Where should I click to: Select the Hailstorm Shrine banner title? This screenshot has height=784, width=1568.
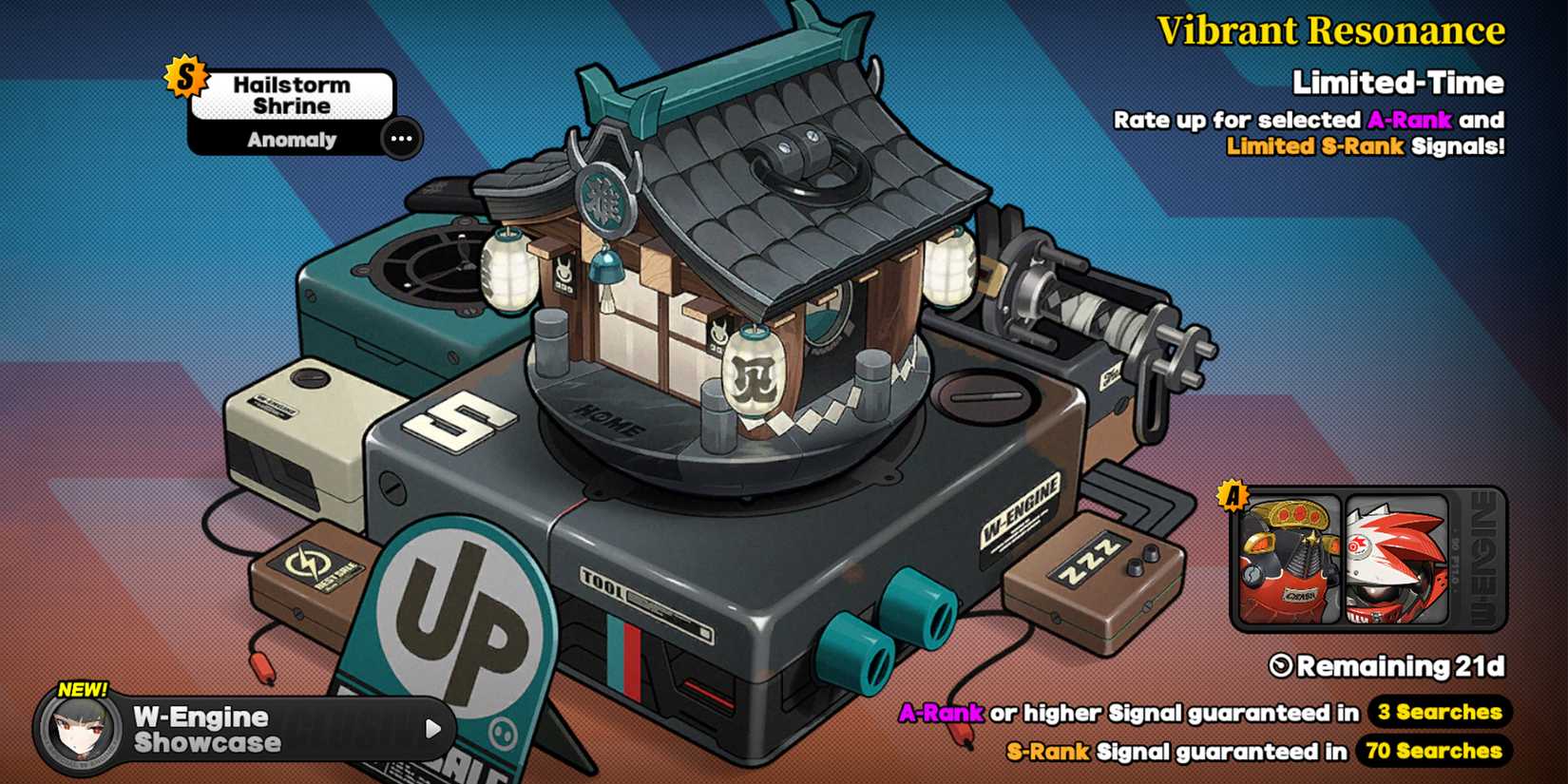point(293,94)
